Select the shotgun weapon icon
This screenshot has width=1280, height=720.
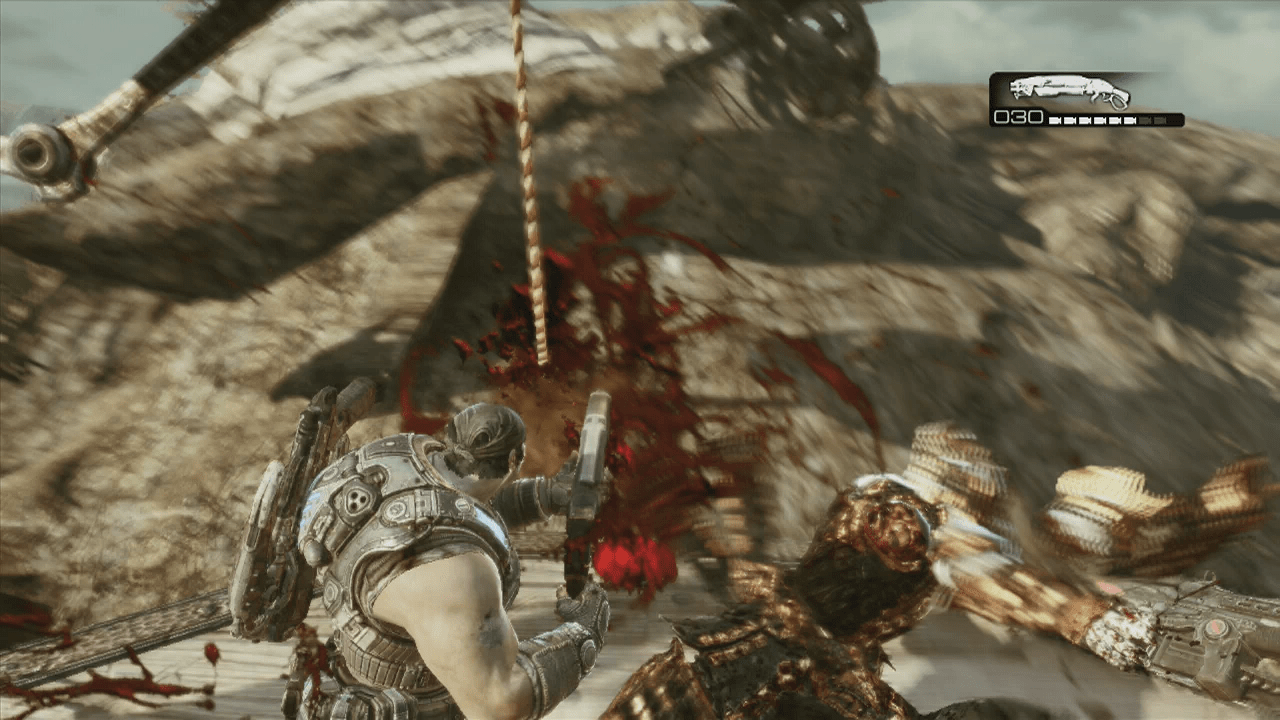point(1069,92)
